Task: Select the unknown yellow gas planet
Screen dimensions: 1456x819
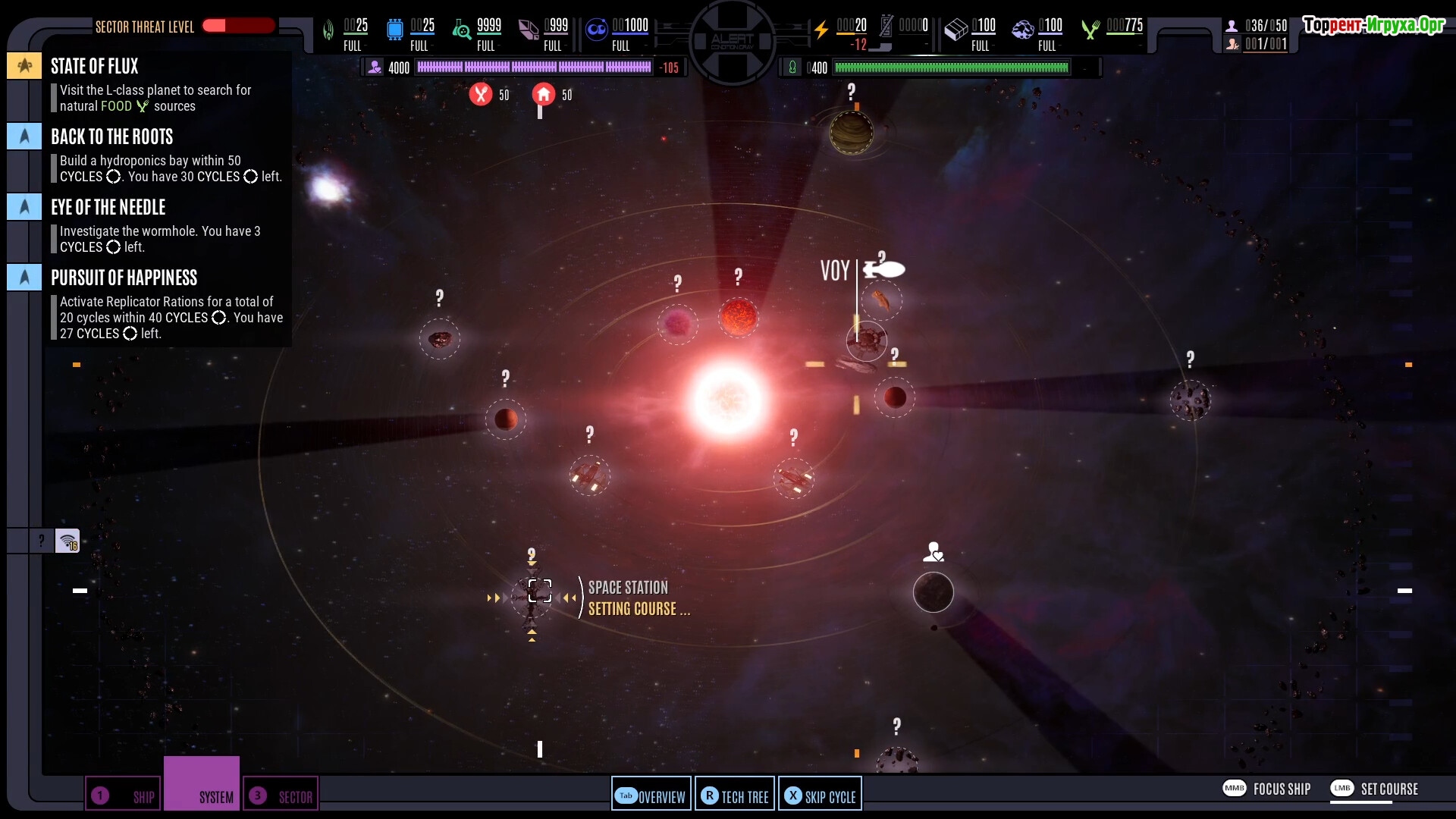Action: 851,133
